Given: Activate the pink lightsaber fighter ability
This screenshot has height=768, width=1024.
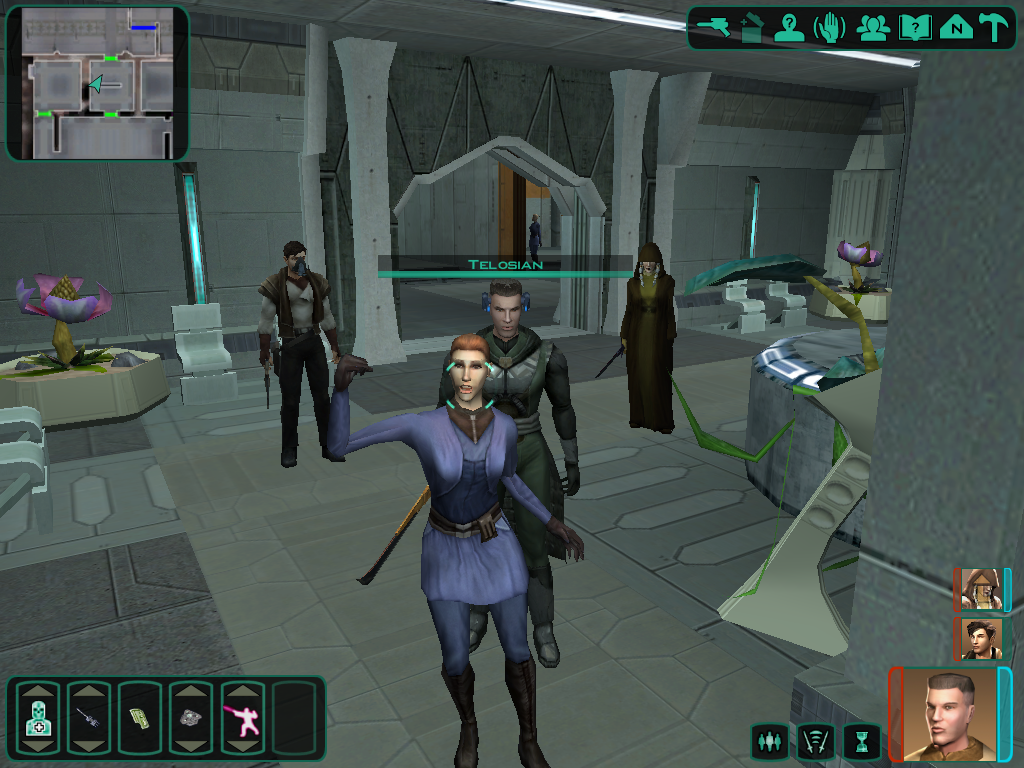Looking at the screenshot, I should [243, 717].
